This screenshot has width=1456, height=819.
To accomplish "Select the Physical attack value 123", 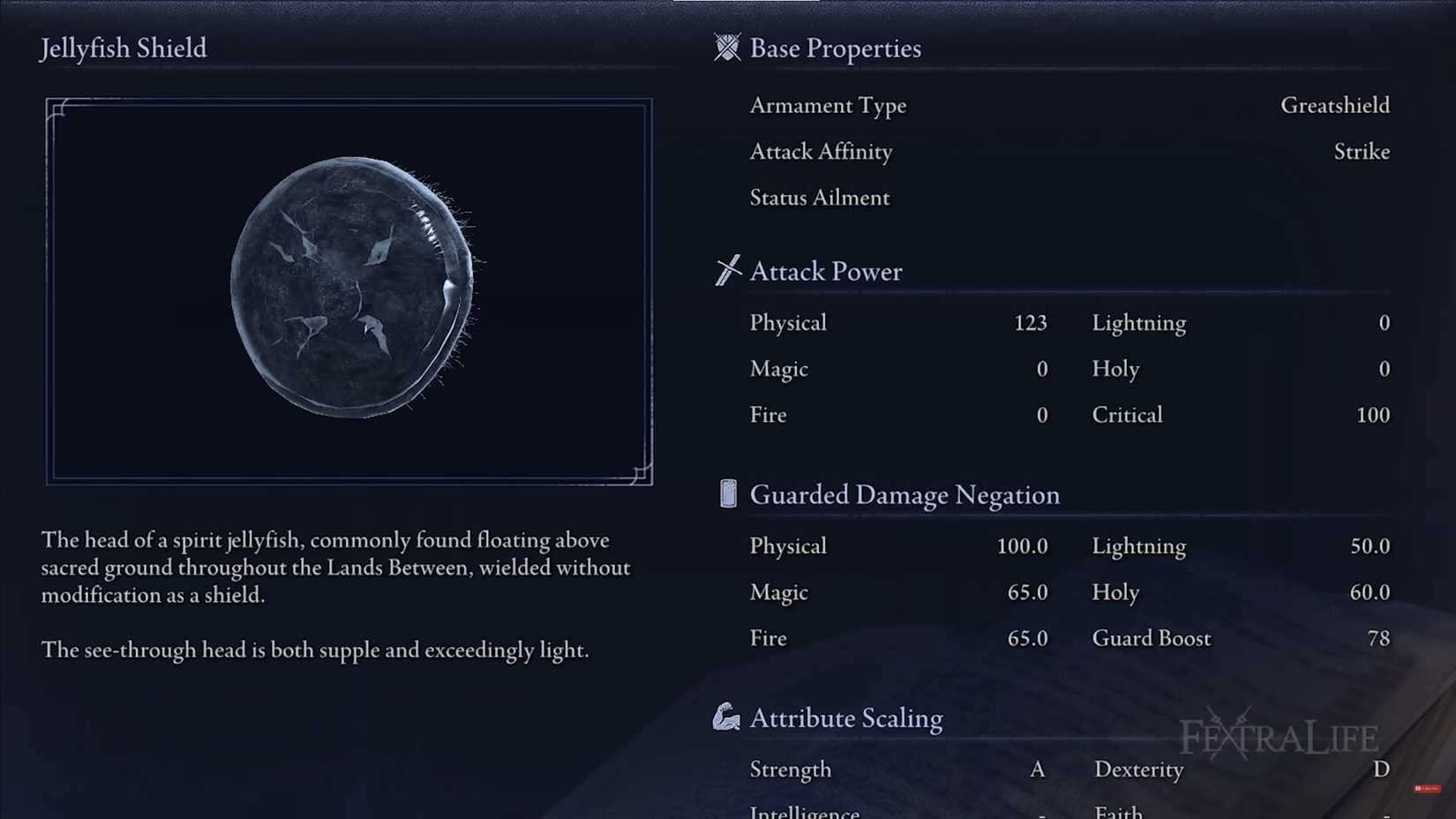I will tap(1029, 323).
